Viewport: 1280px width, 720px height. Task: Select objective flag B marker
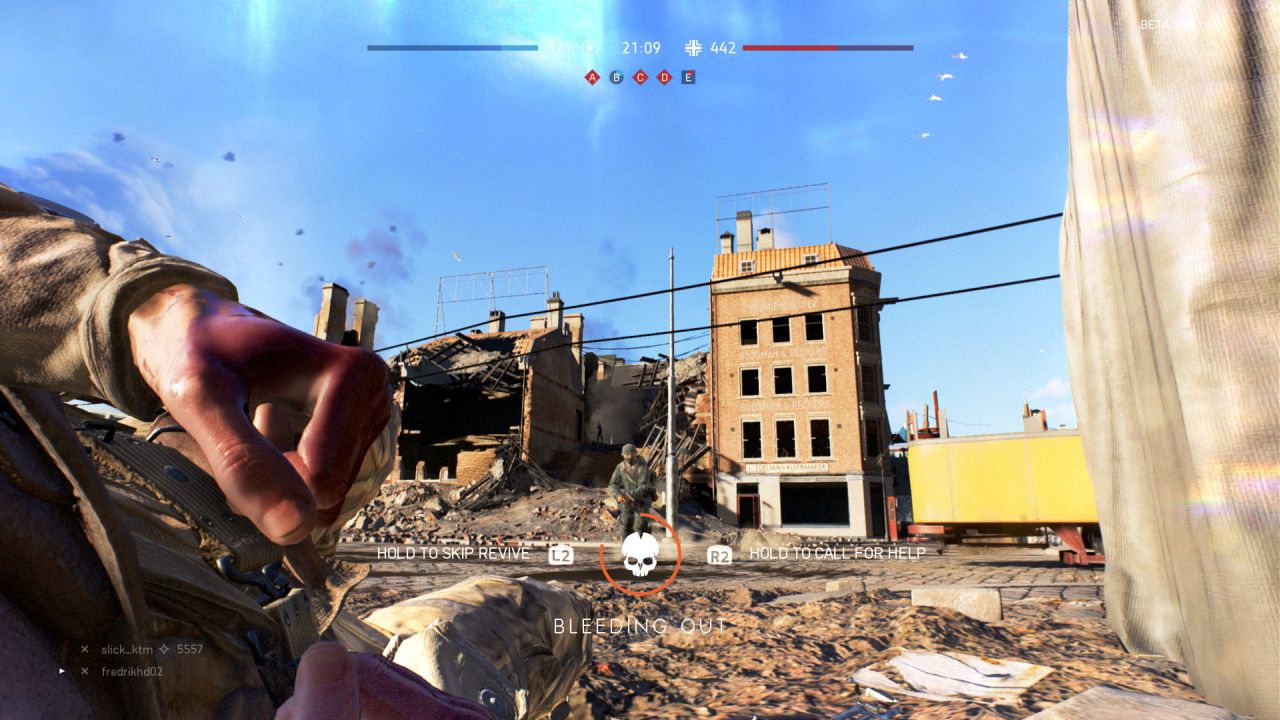click(x=616, y=77)
